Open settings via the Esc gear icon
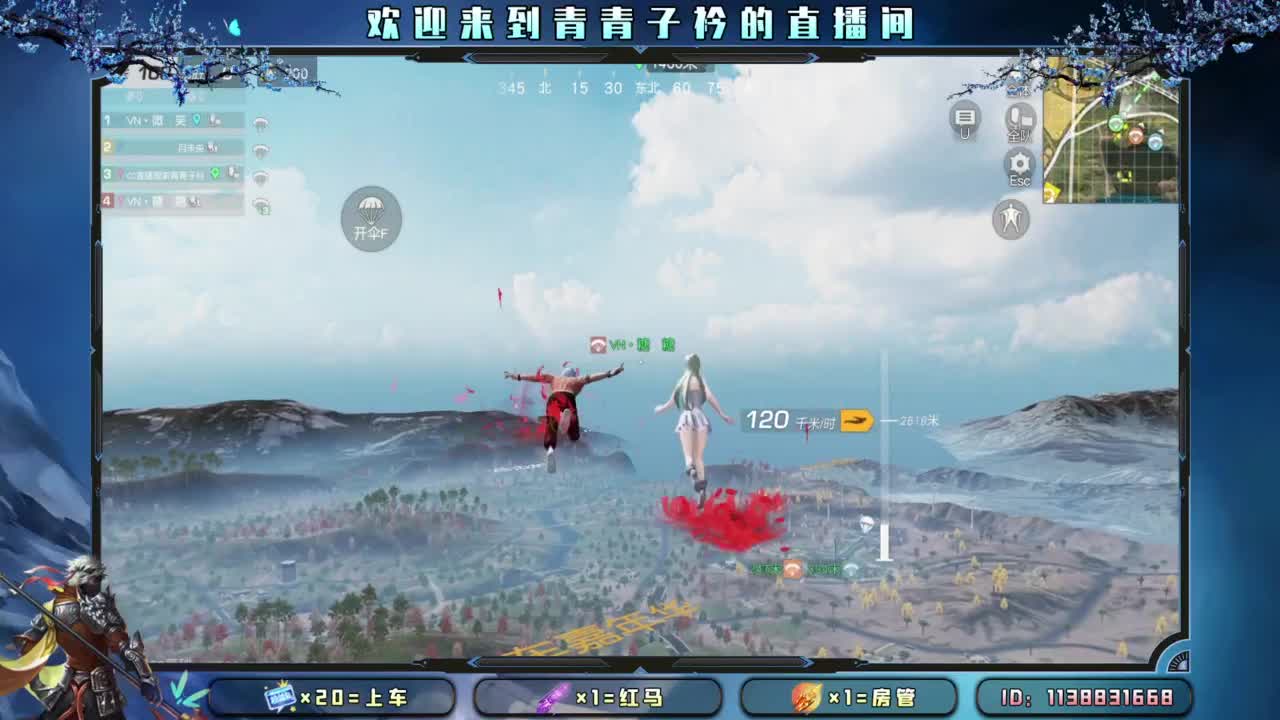This screenshot has height=720, width=1280. pyautogui.click(x=1018, y=163)
